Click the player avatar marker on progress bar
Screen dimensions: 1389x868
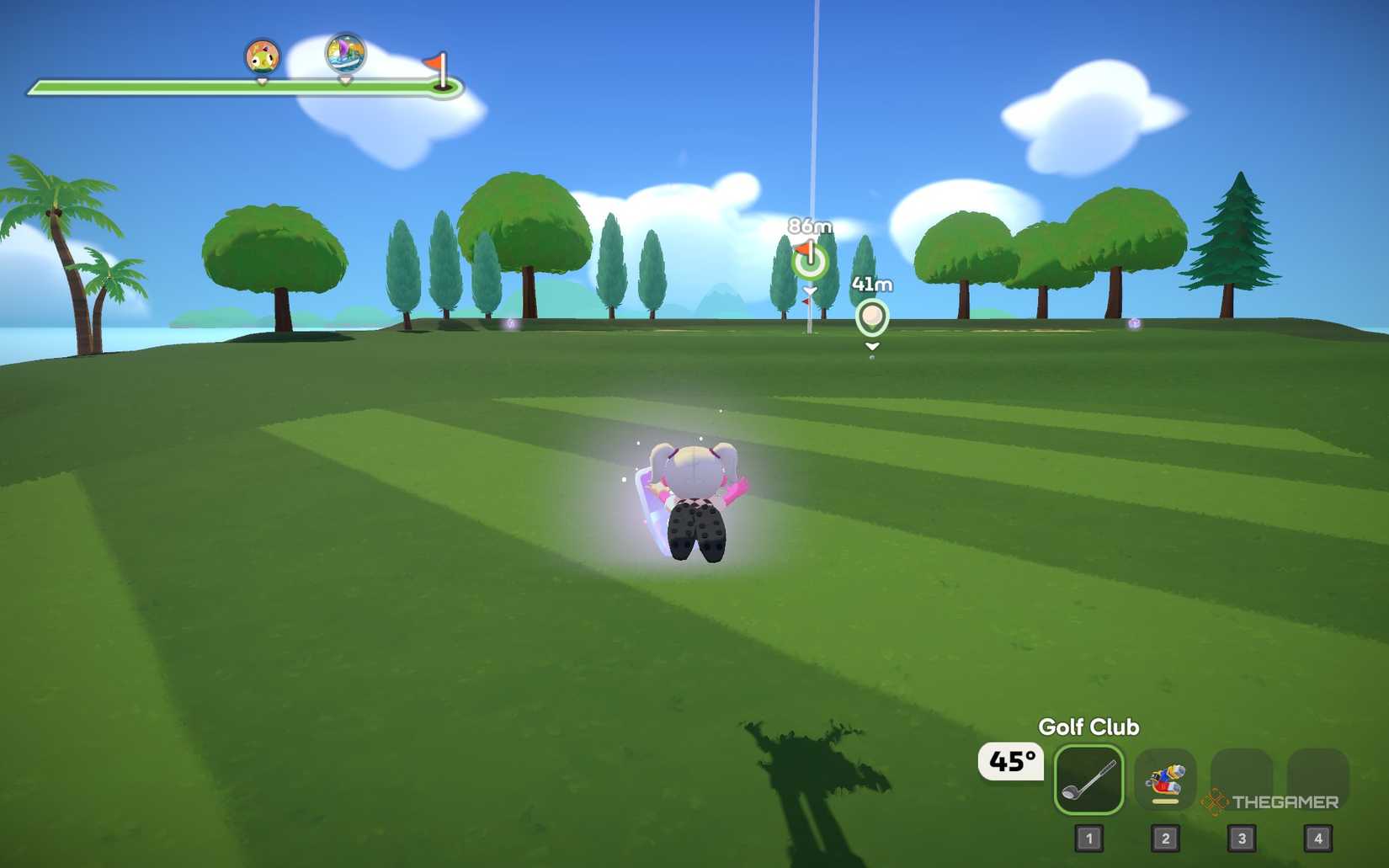click(x=261, y=55)
